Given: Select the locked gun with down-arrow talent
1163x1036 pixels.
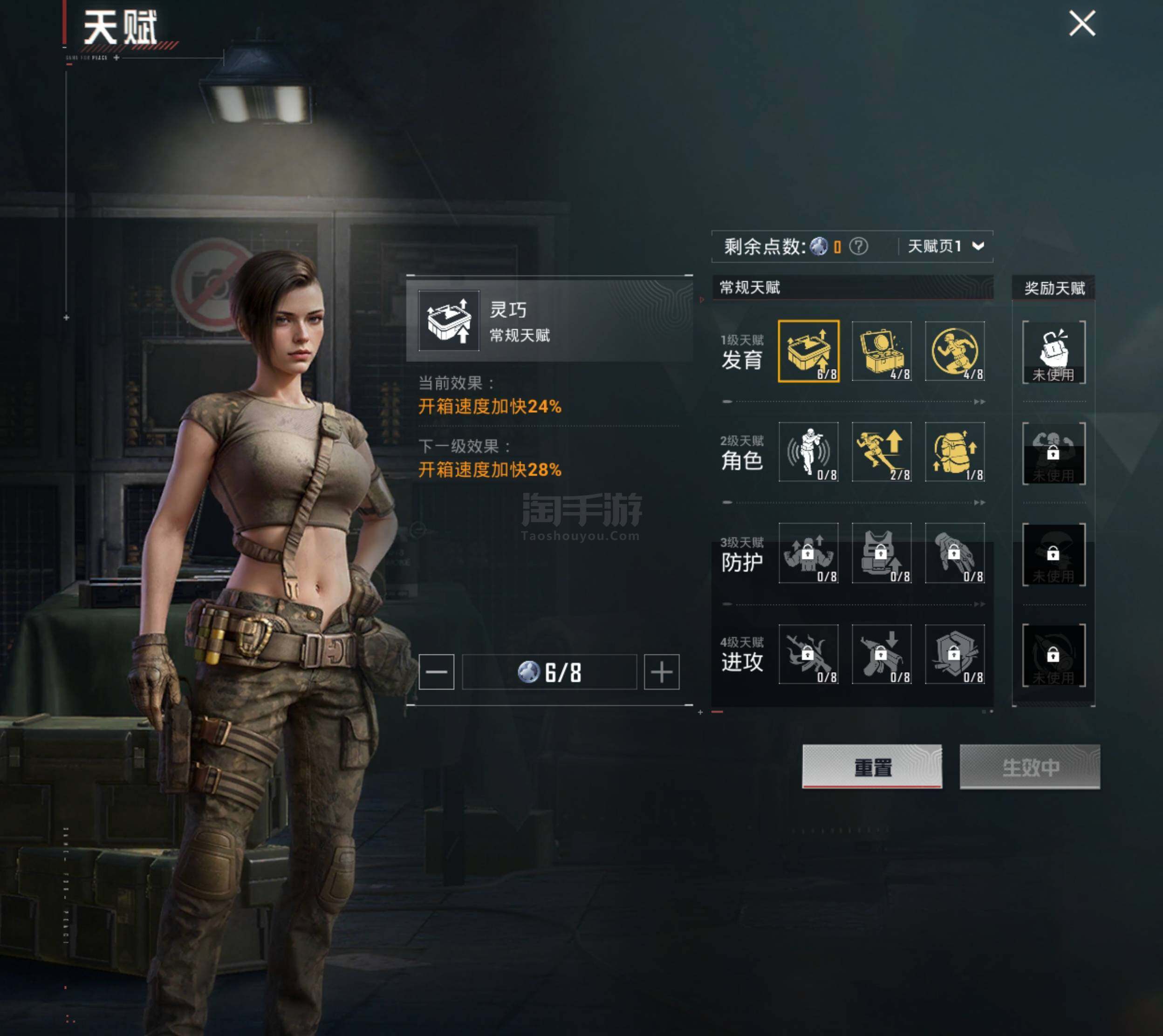Looking at the screenshot, I should pyautogui.click(x=881, y=654).
